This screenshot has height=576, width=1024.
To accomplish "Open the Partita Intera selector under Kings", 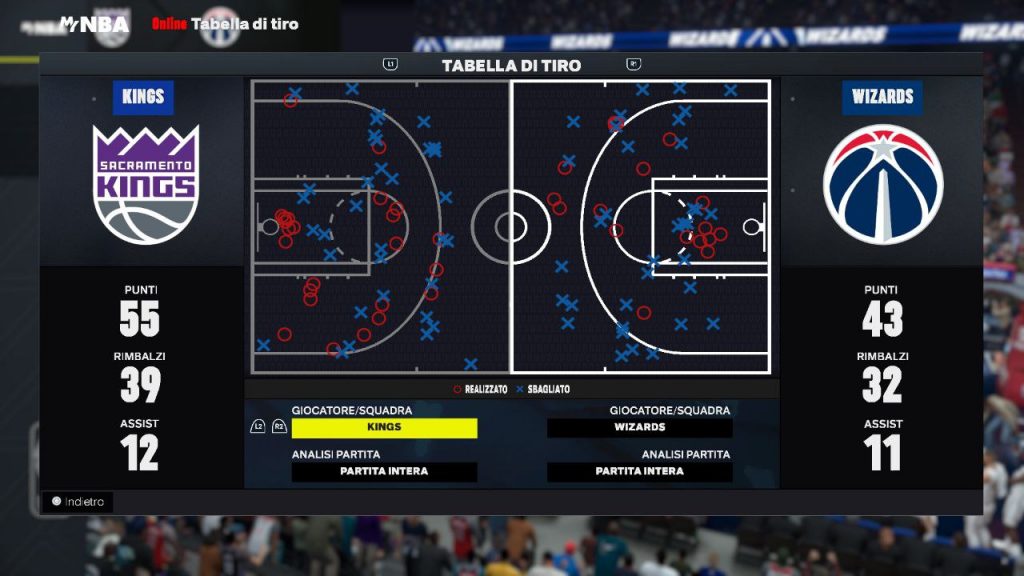I will [384, 472].
